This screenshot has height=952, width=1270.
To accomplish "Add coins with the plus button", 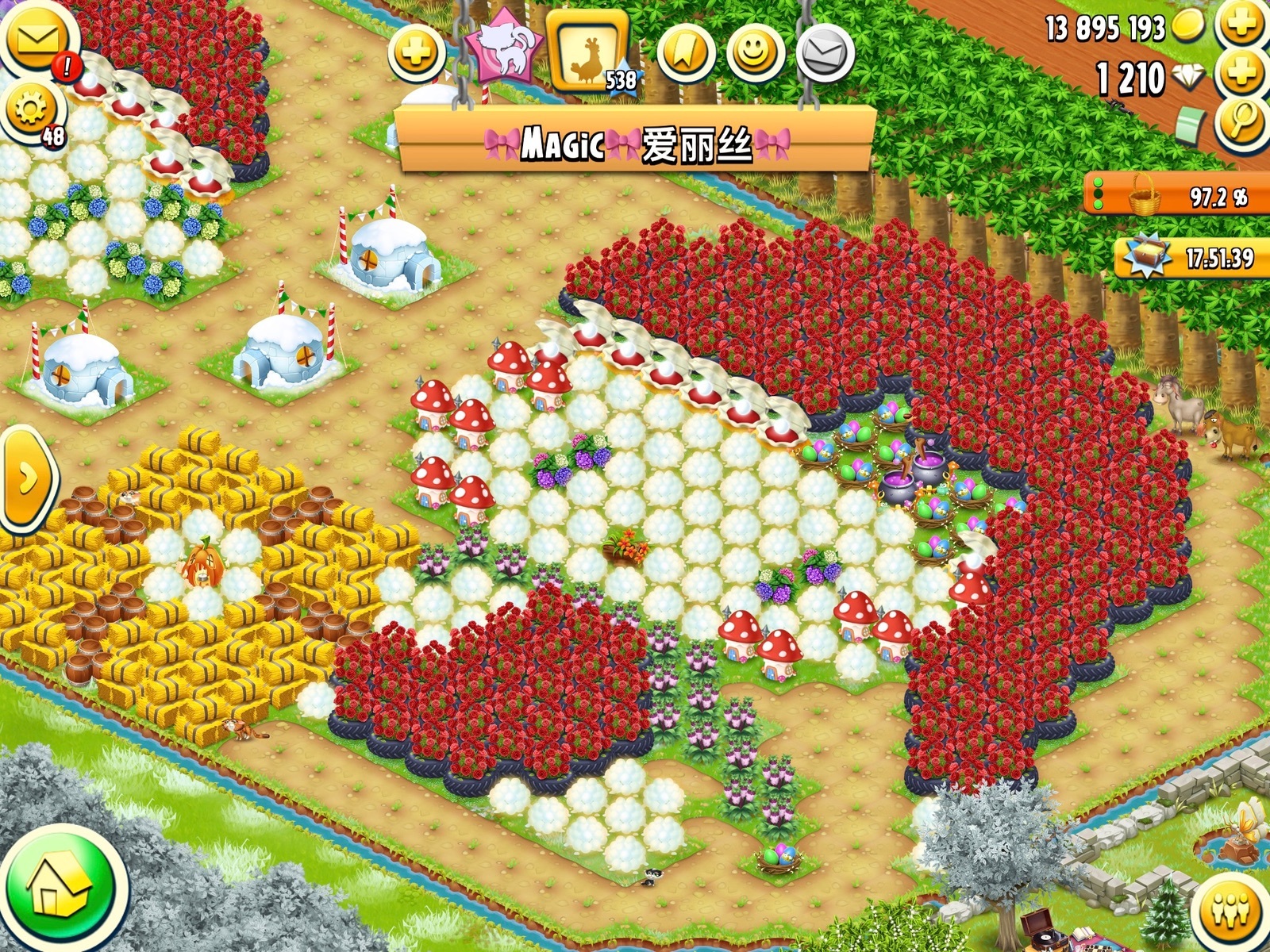I will coord(1242,24).
